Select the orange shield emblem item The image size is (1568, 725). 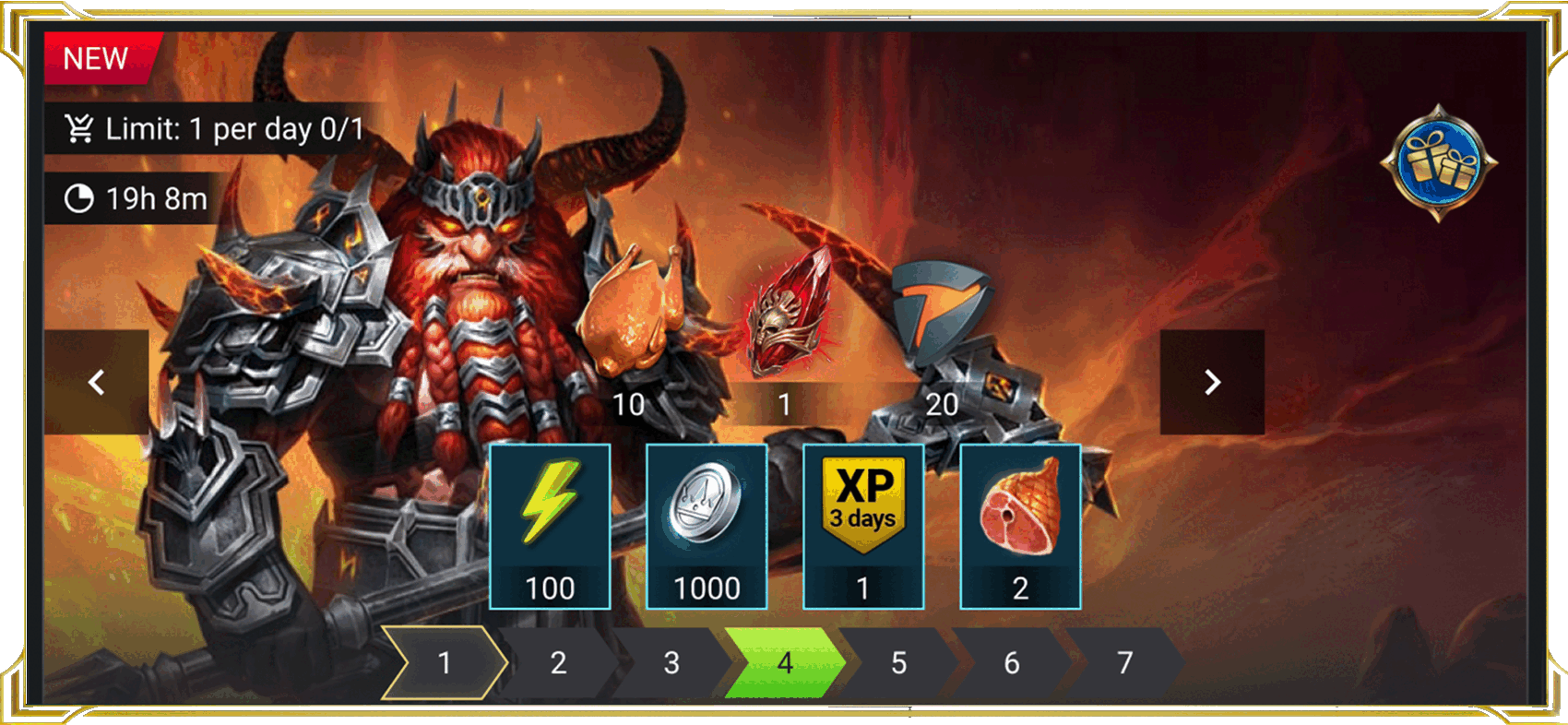coord(941,314)
